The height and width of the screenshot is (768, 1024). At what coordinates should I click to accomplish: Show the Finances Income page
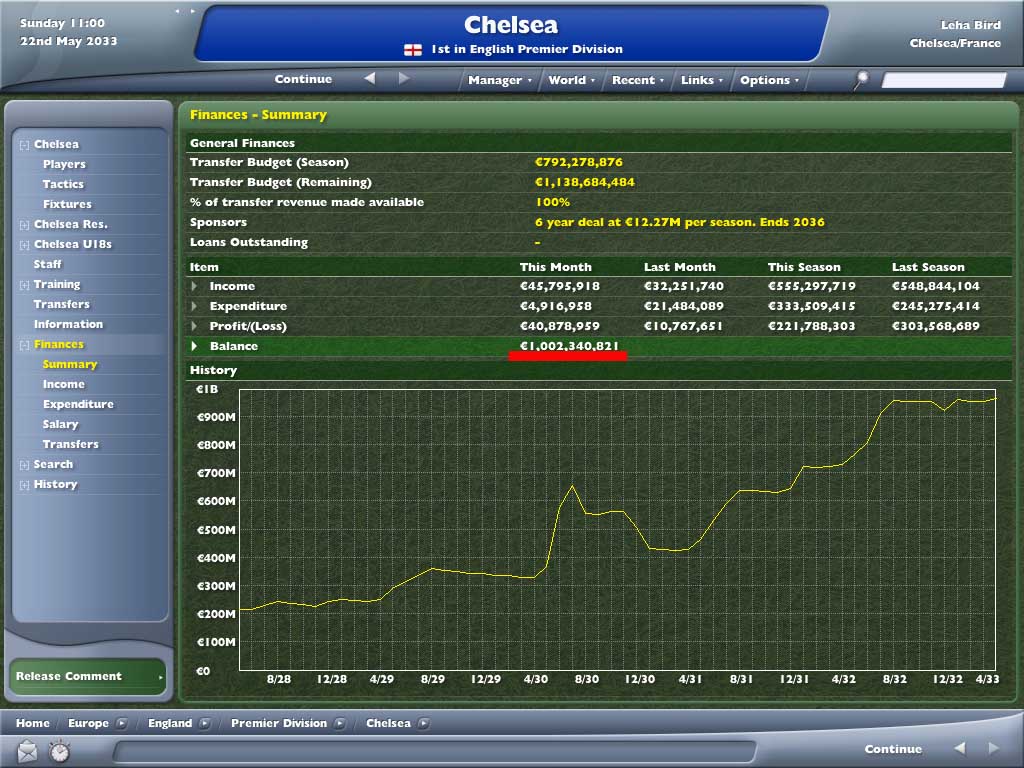pyautogui.click(x=64, y=384)
